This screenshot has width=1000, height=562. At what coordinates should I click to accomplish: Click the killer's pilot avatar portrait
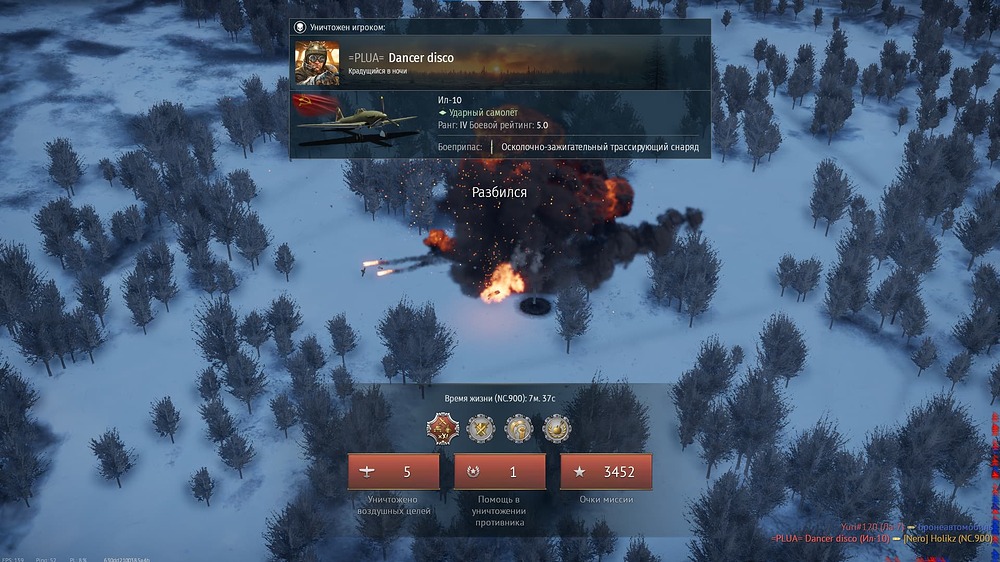pyautogui.click(x=317, y=62)
